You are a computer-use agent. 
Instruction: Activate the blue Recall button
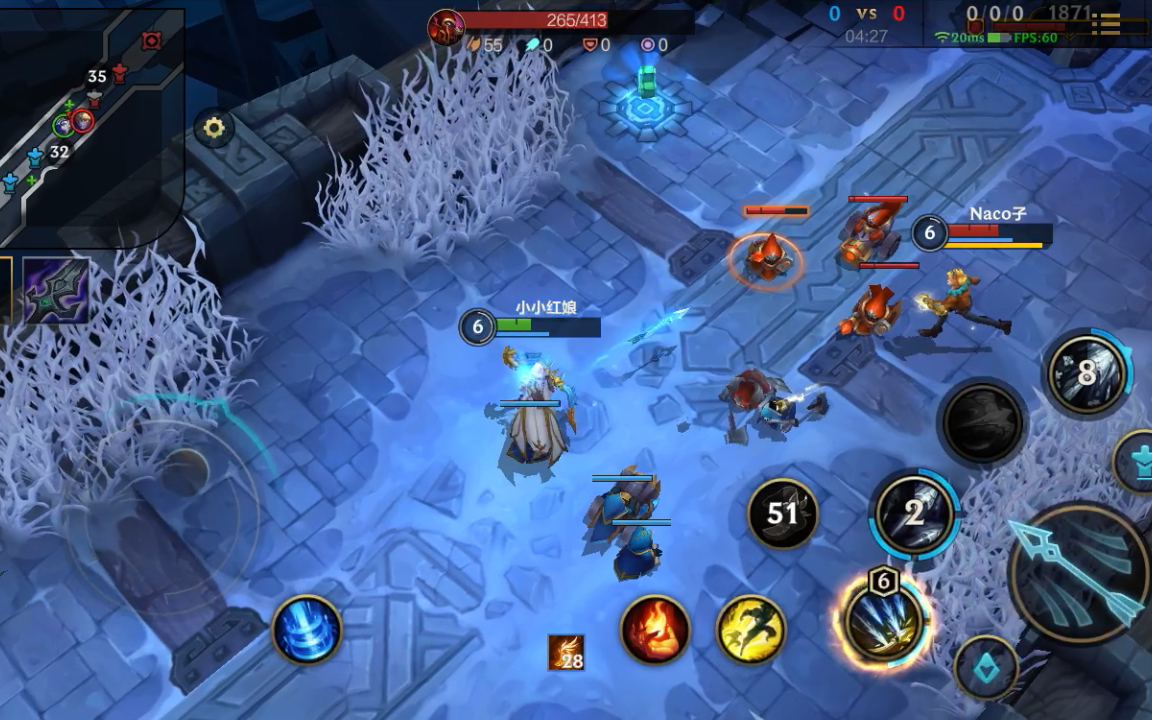tap(306, 630)
